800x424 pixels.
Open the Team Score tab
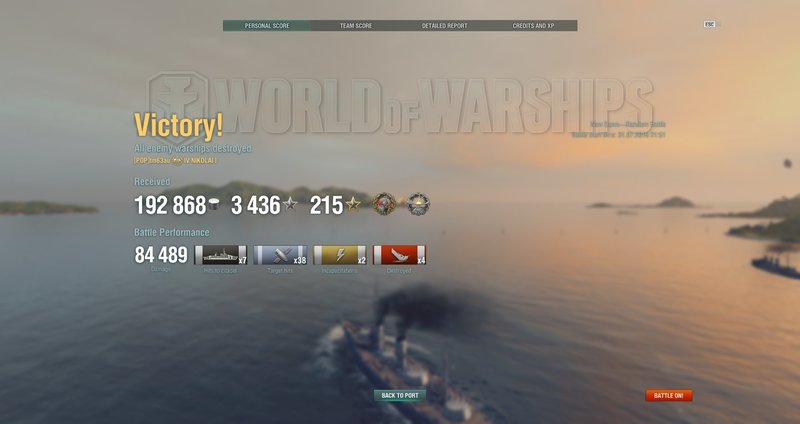(x=356, y=25)
